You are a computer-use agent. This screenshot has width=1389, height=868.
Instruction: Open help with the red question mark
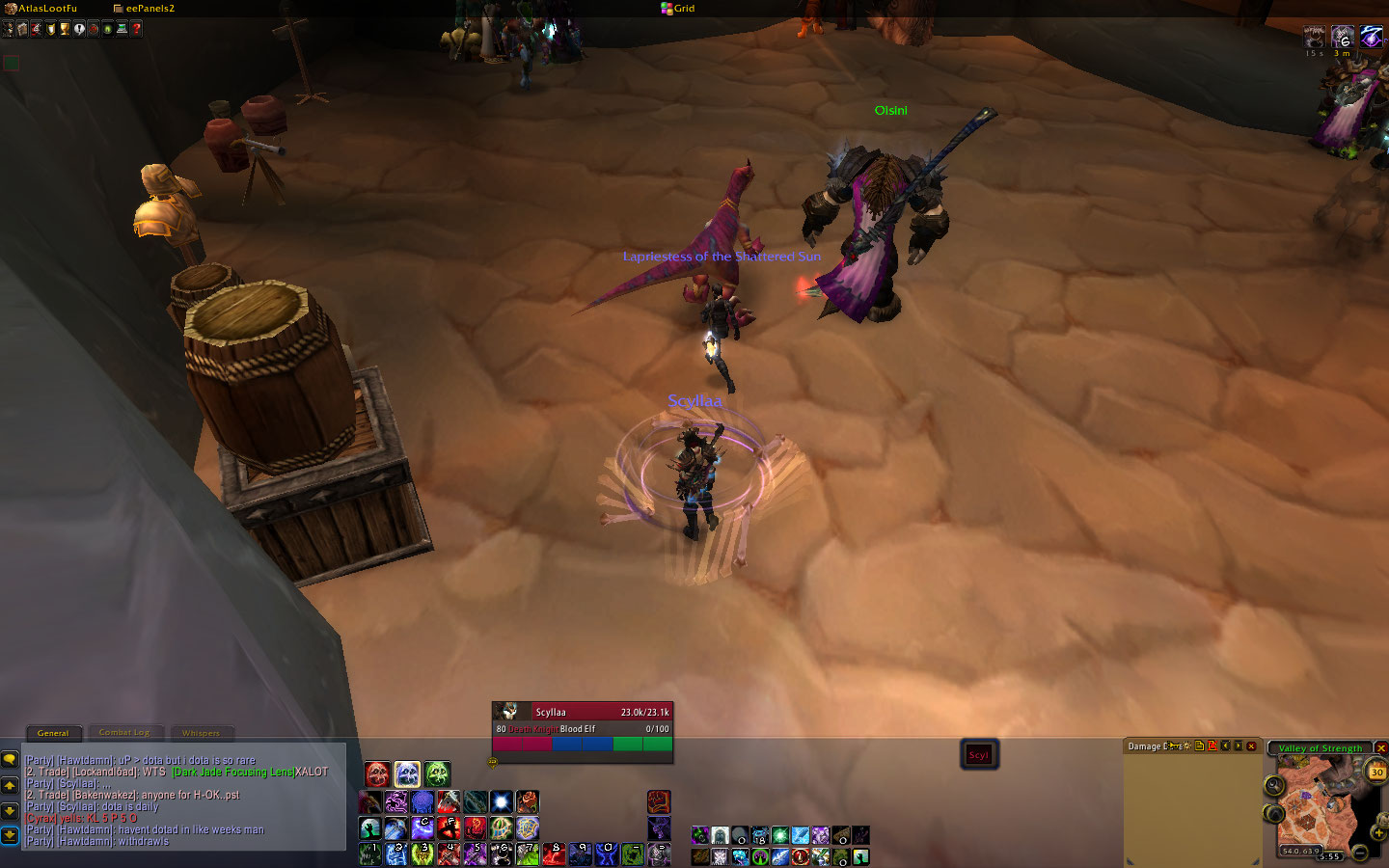point(136,29)
